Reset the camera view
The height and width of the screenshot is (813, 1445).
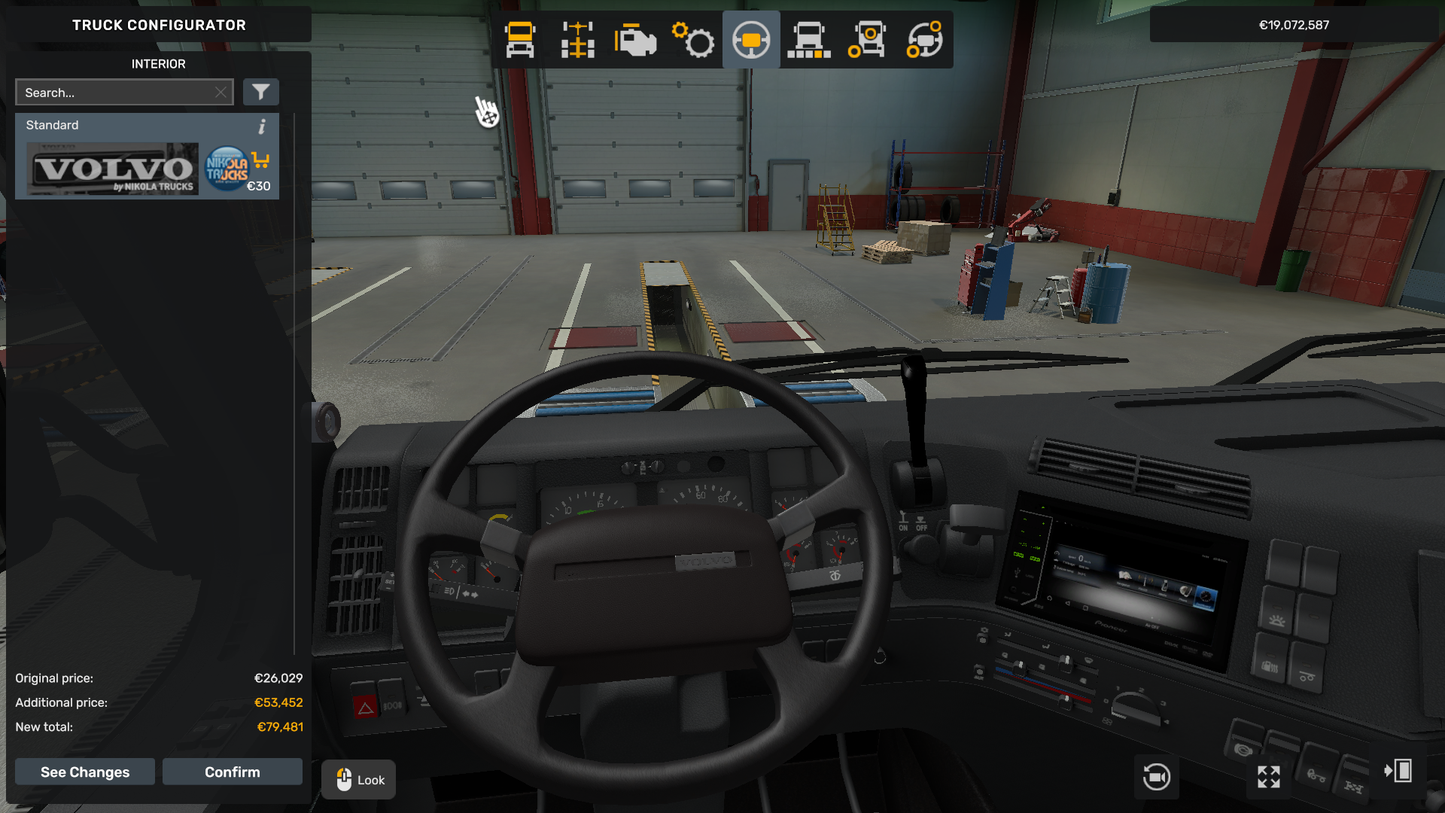click(x=1156, y=777)
